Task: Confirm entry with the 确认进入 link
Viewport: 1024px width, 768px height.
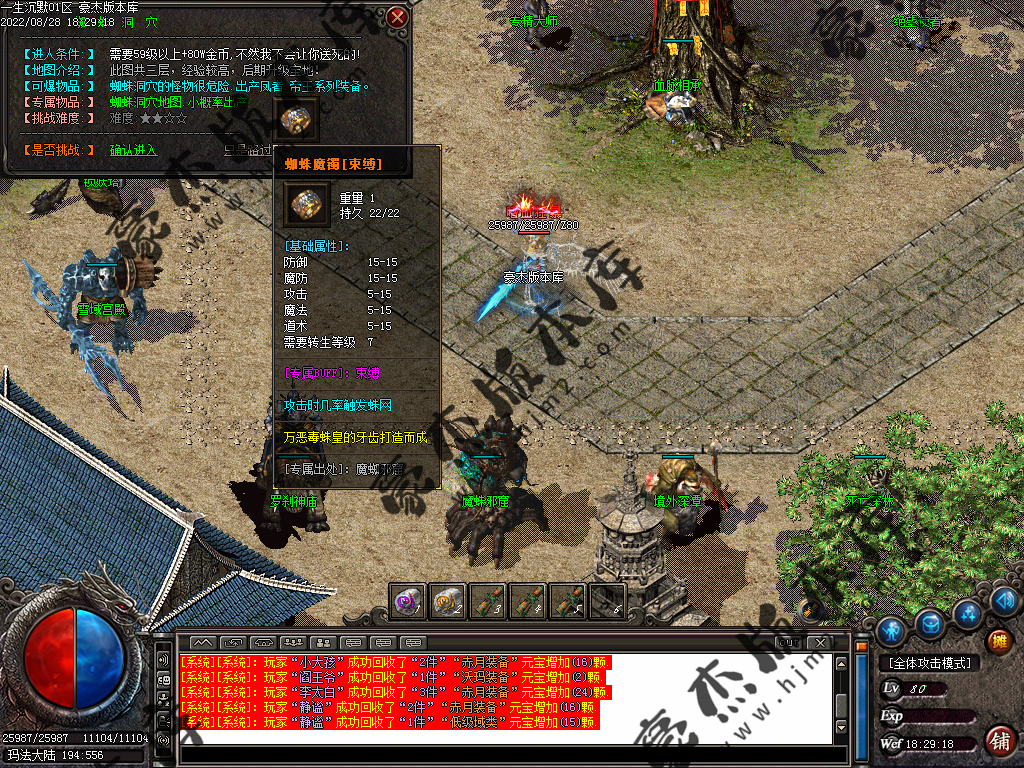Action: (x=133, y=150)
